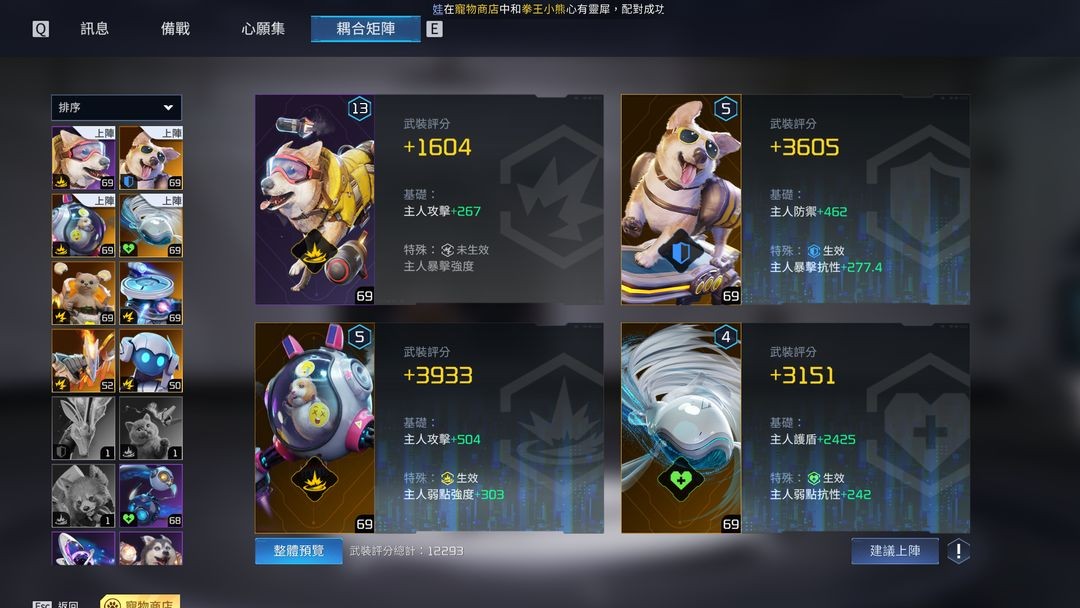Click the 整體預覽 button
Image resolution: width=1080 pixels, height=608 pixels.
[x=299, y=551]
